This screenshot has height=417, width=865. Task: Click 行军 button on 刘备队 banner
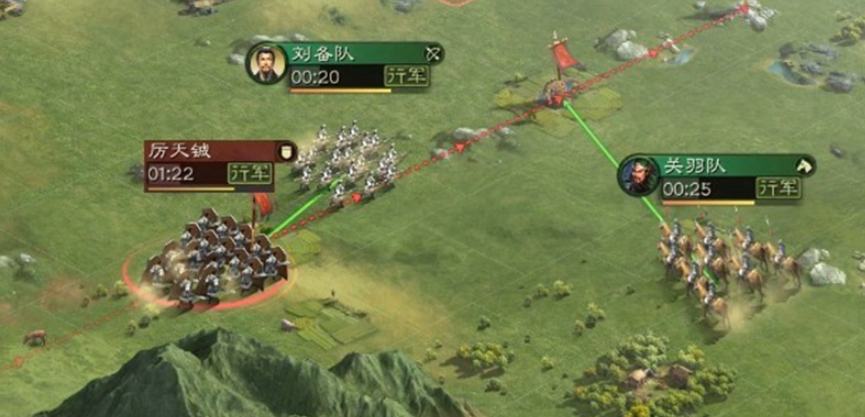click(x=406, y=77)
